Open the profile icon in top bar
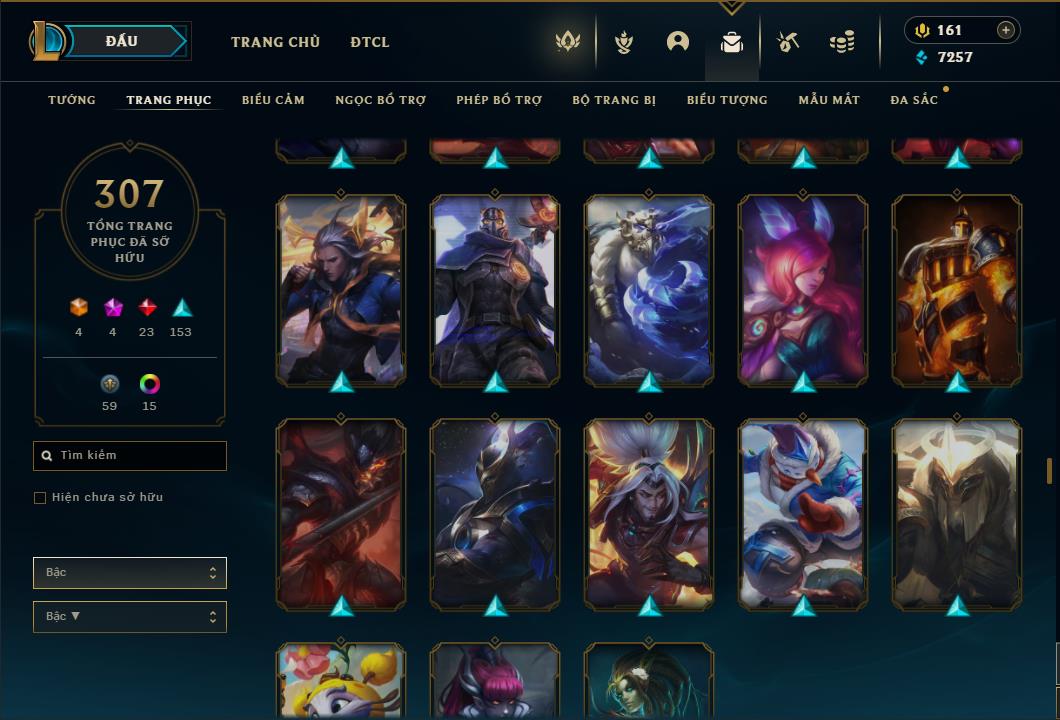Image resolution: width=1060 pixels, height=720 pixels. tap(678, 42)
